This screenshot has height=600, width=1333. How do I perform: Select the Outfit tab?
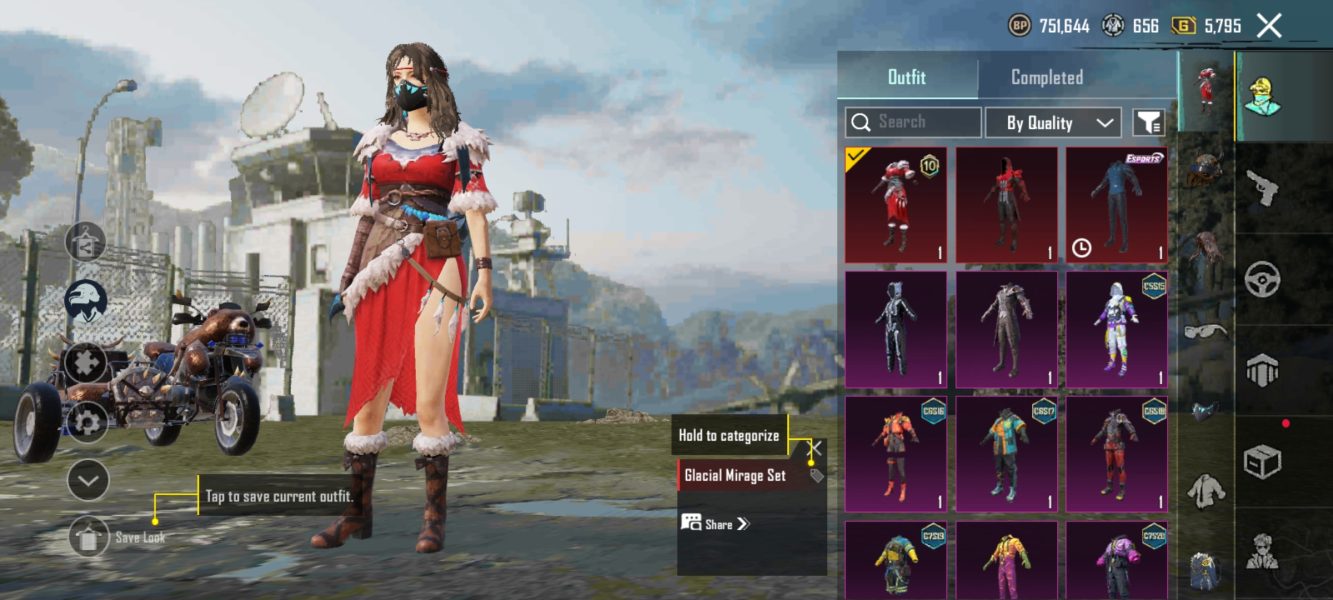pos(907,77)
